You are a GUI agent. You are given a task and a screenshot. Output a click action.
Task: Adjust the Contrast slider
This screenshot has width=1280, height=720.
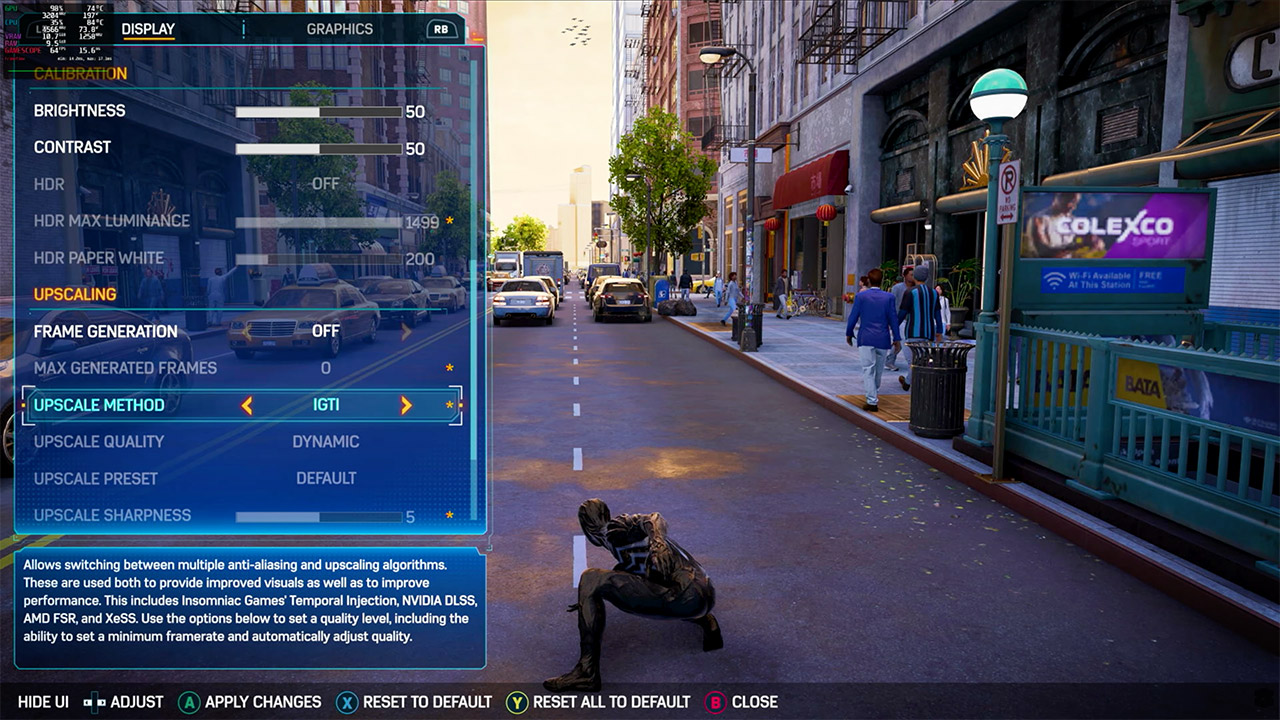(318, 149)
